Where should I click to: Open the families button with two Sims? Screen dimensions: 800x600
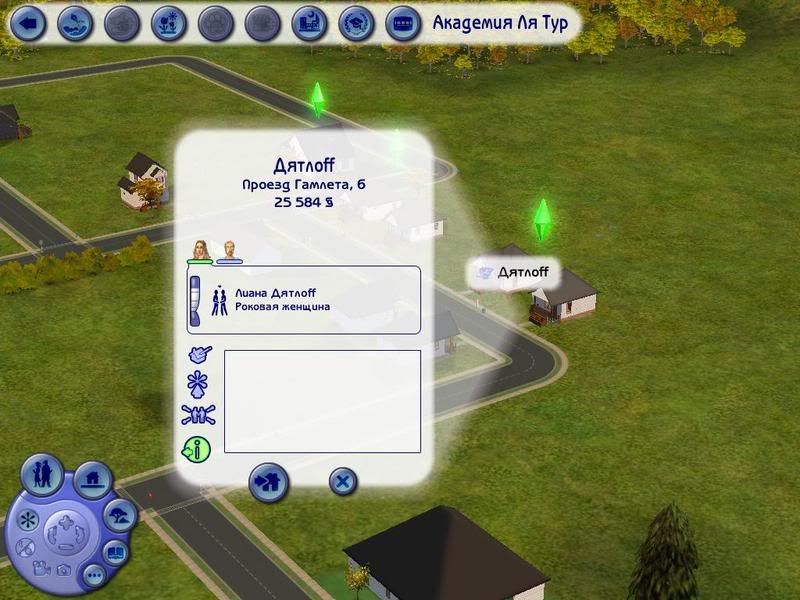pos(42,475)
